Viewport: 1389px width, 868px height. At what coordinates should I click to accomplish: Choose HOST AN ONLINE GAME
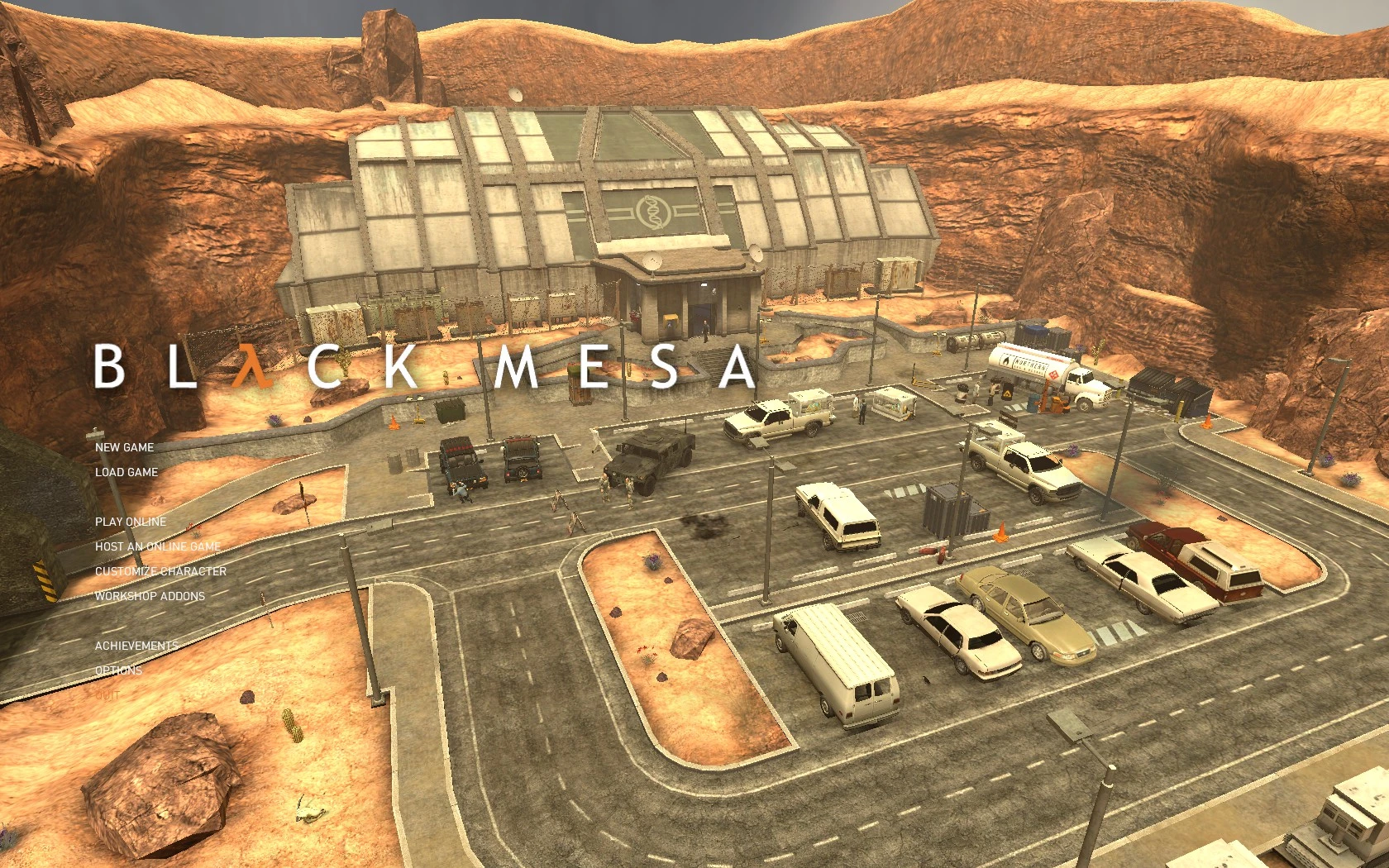tap(157, 546)
